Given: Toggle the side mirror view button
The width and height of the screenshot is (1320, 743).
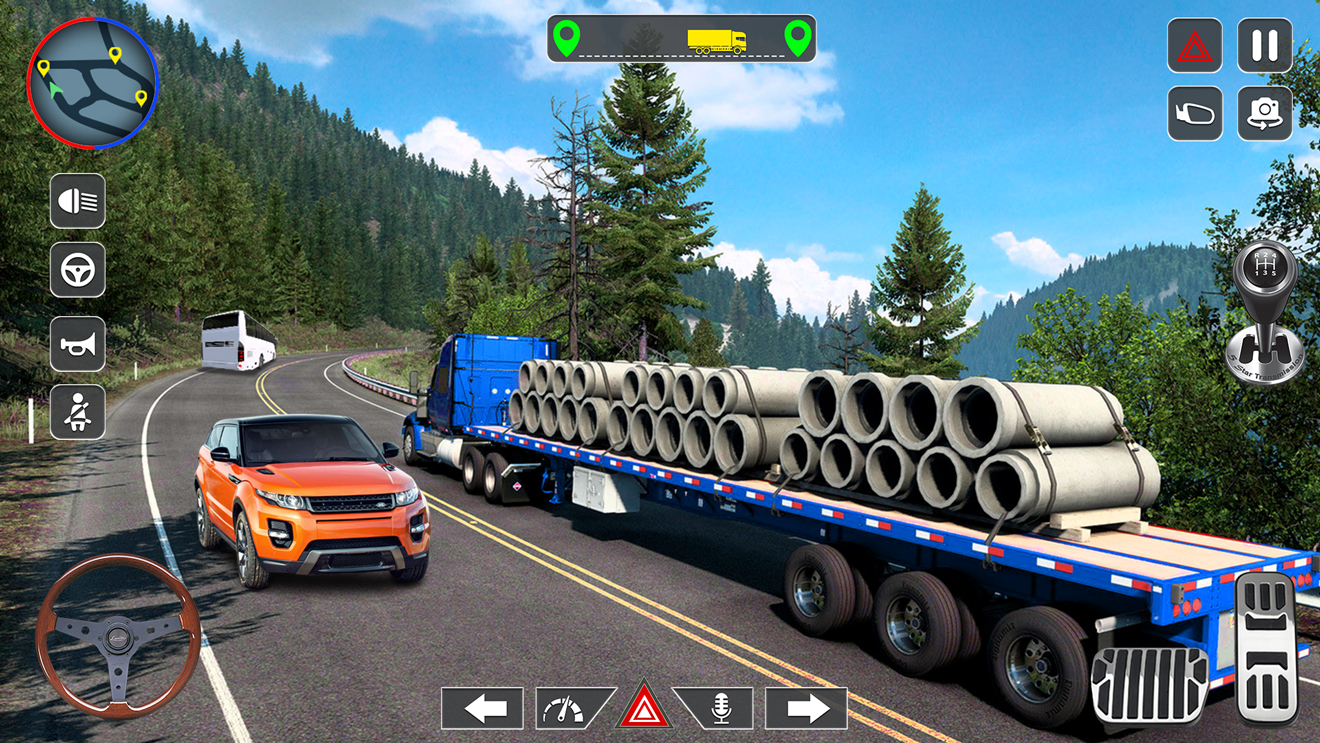Looking at the screenshot, I should (1195, 114).
